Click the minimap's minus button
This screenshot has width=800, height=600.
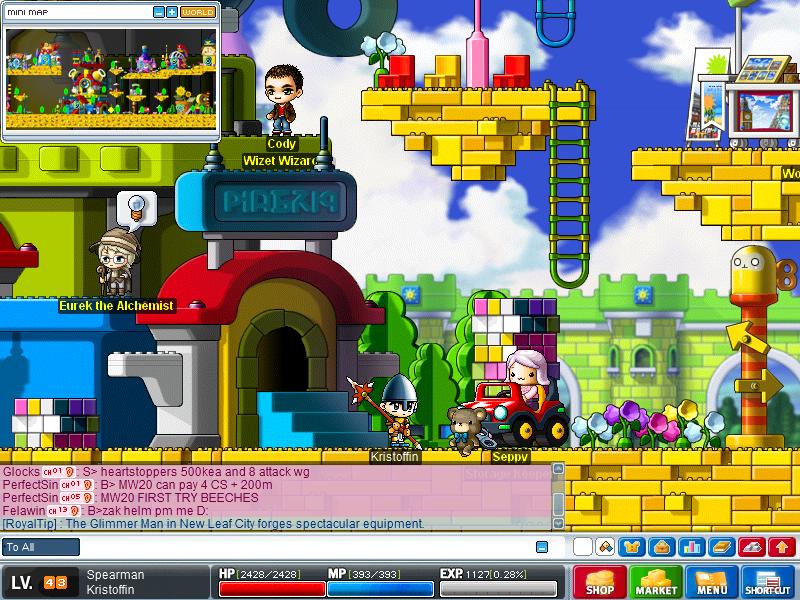point(159,12)
